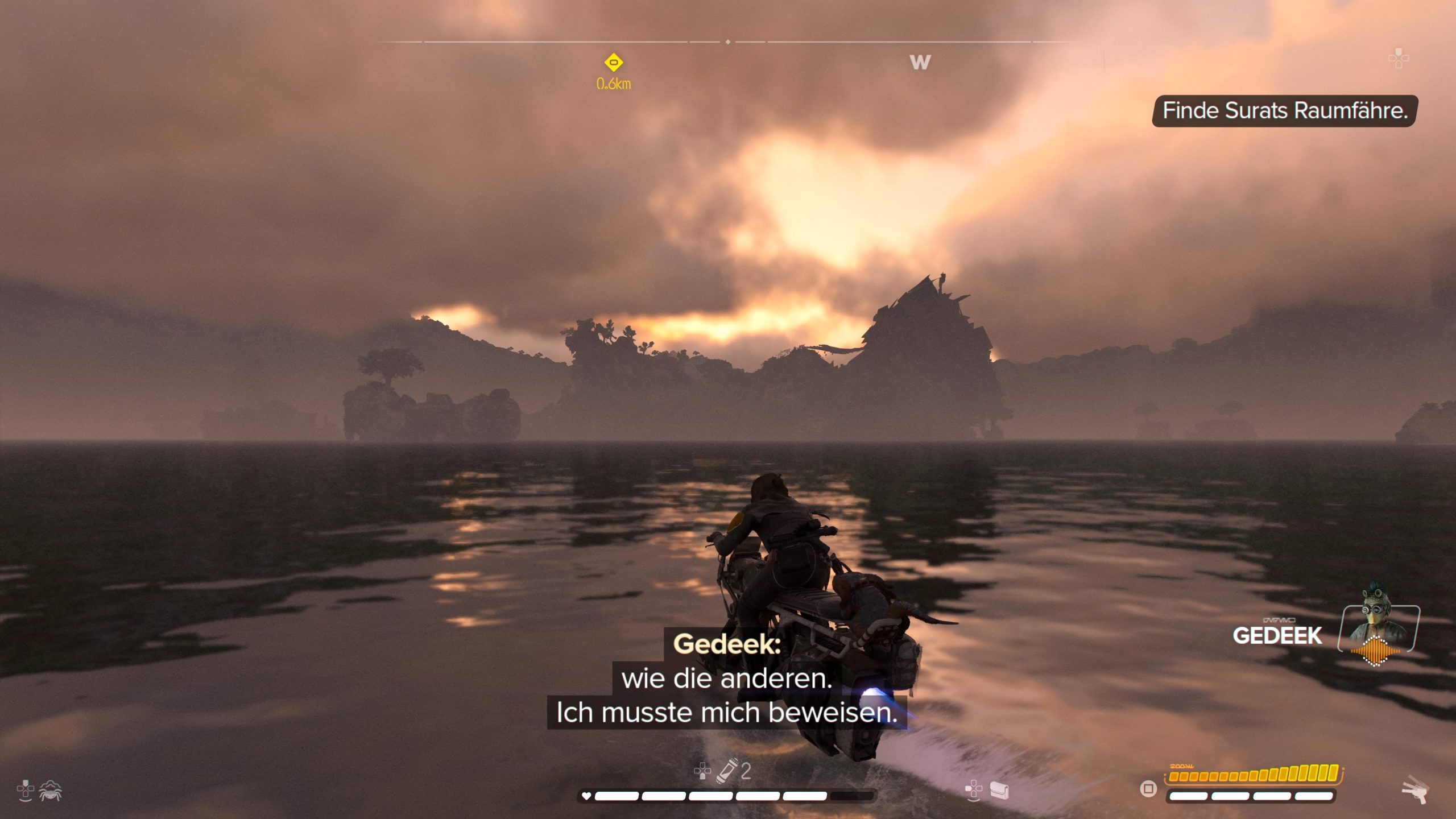Screen dimensions: 1456x819
Task: Click the 'Finde Surats Raumfähre' objective tracker
Action: [1284, 111]
